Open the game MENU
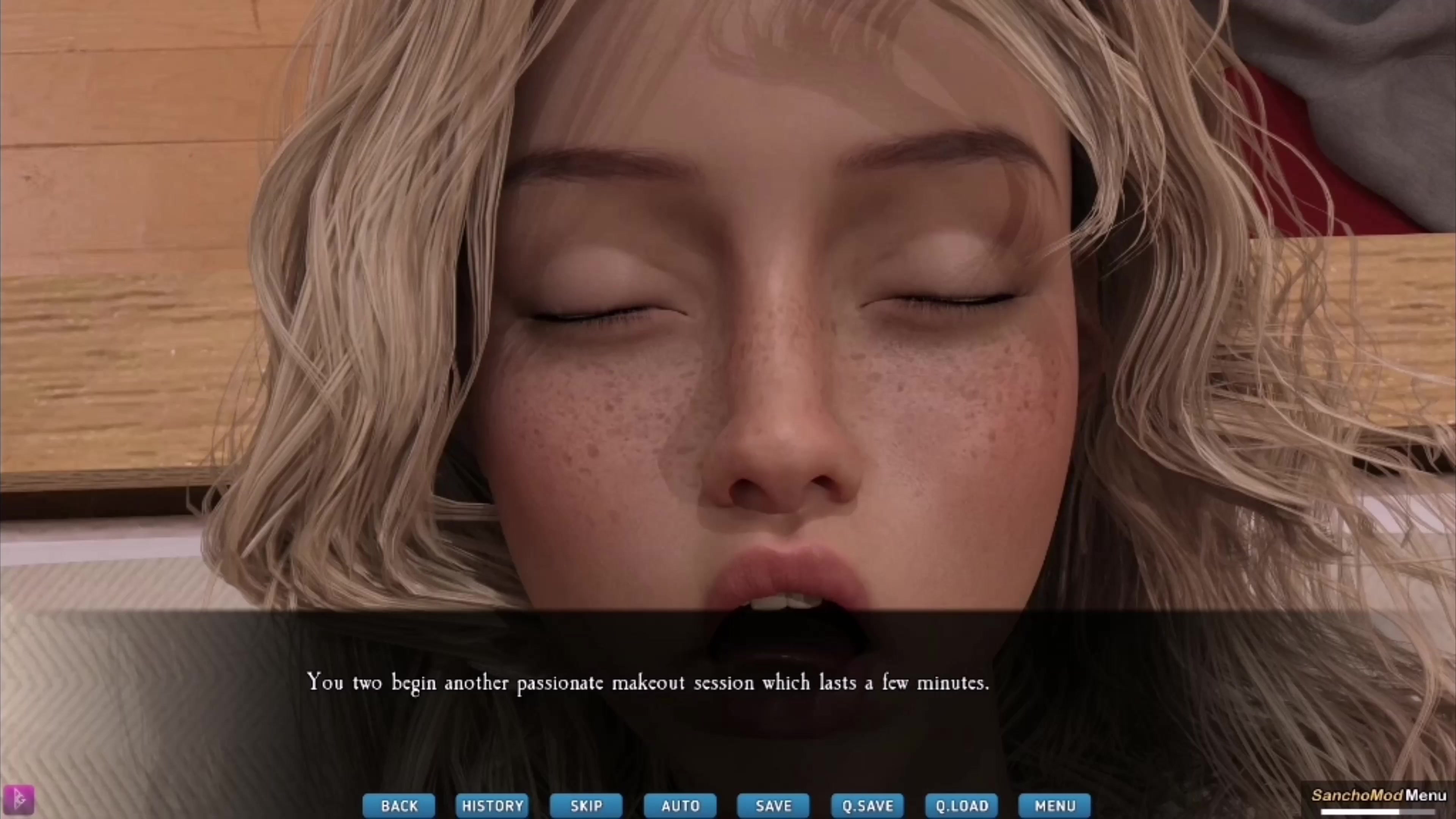Image resolution: width=1456 pixels, height=819 pixels. 1055,805
